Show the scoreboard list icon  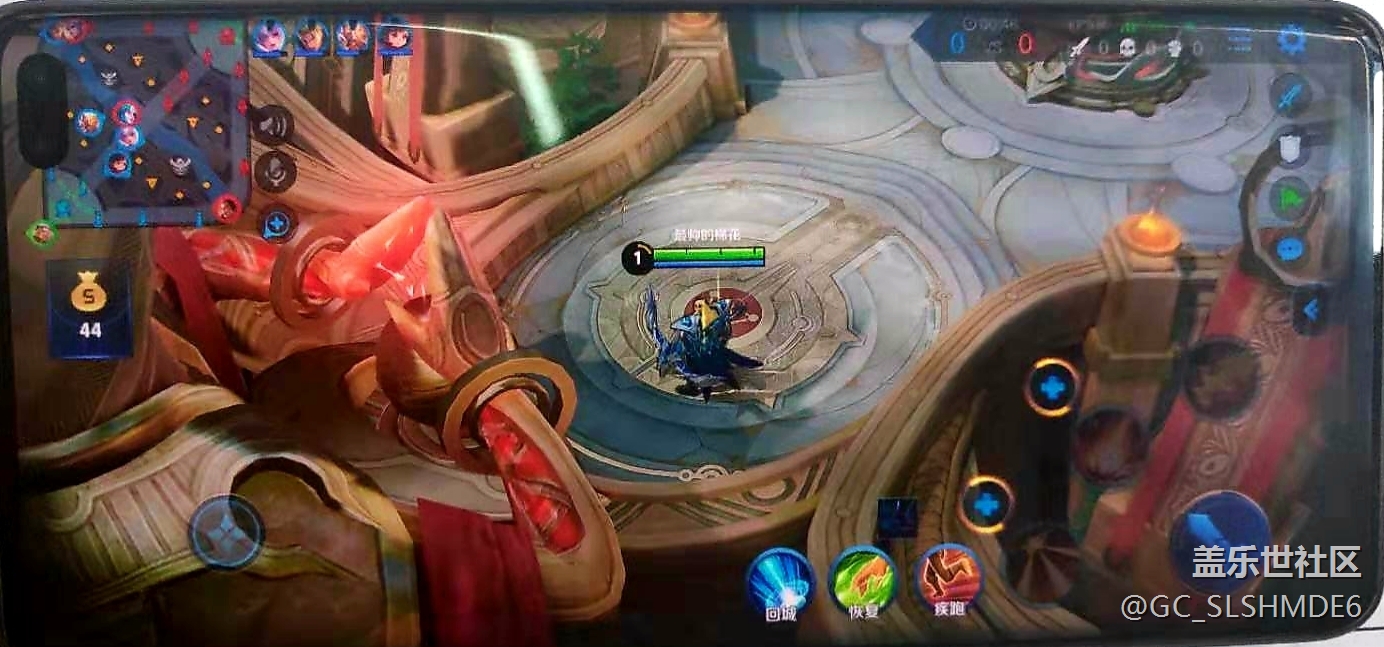coord(1239,41)
